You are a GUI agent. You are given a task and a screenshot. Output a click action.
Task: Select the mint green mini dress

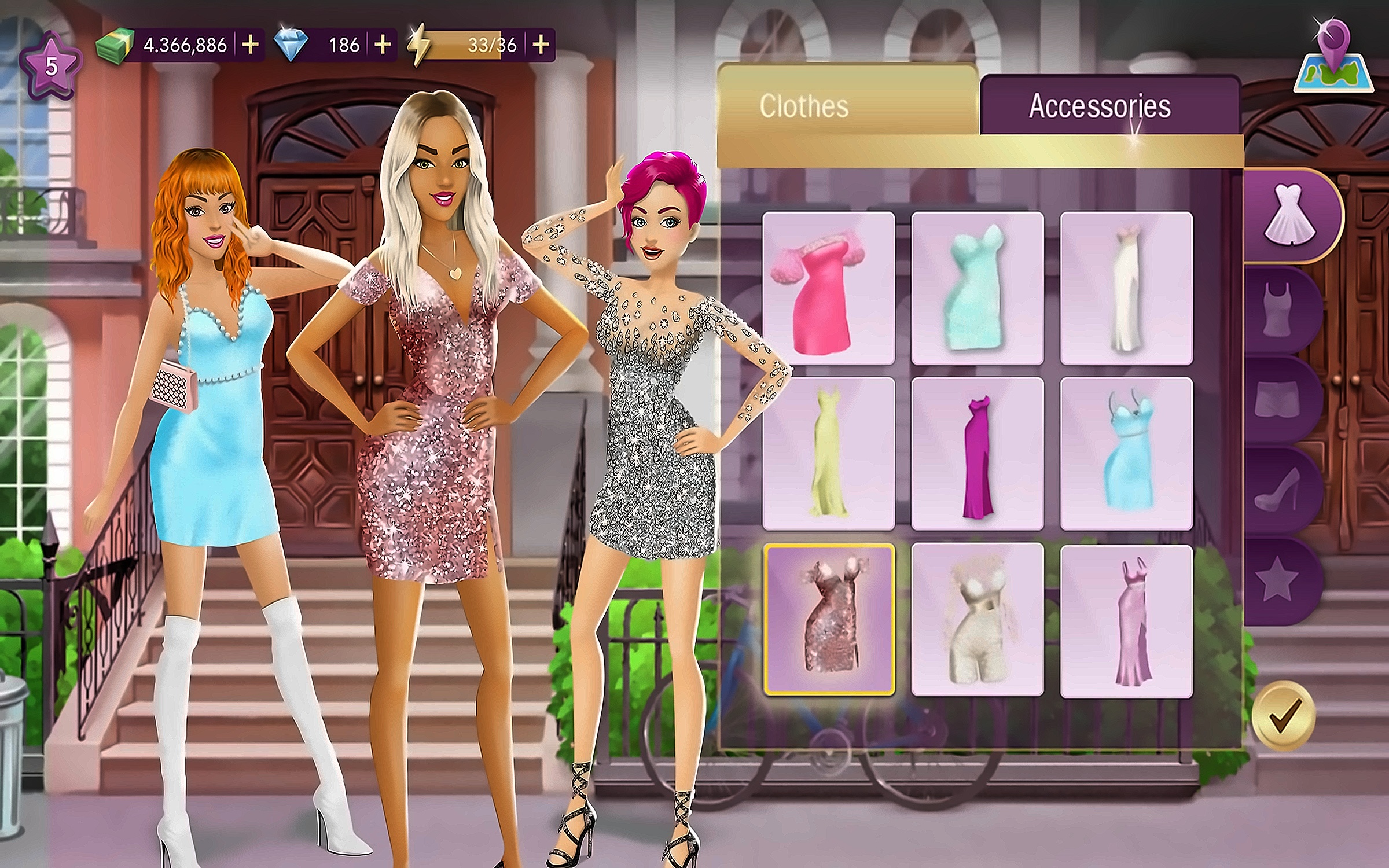click(x=977, y=288)
